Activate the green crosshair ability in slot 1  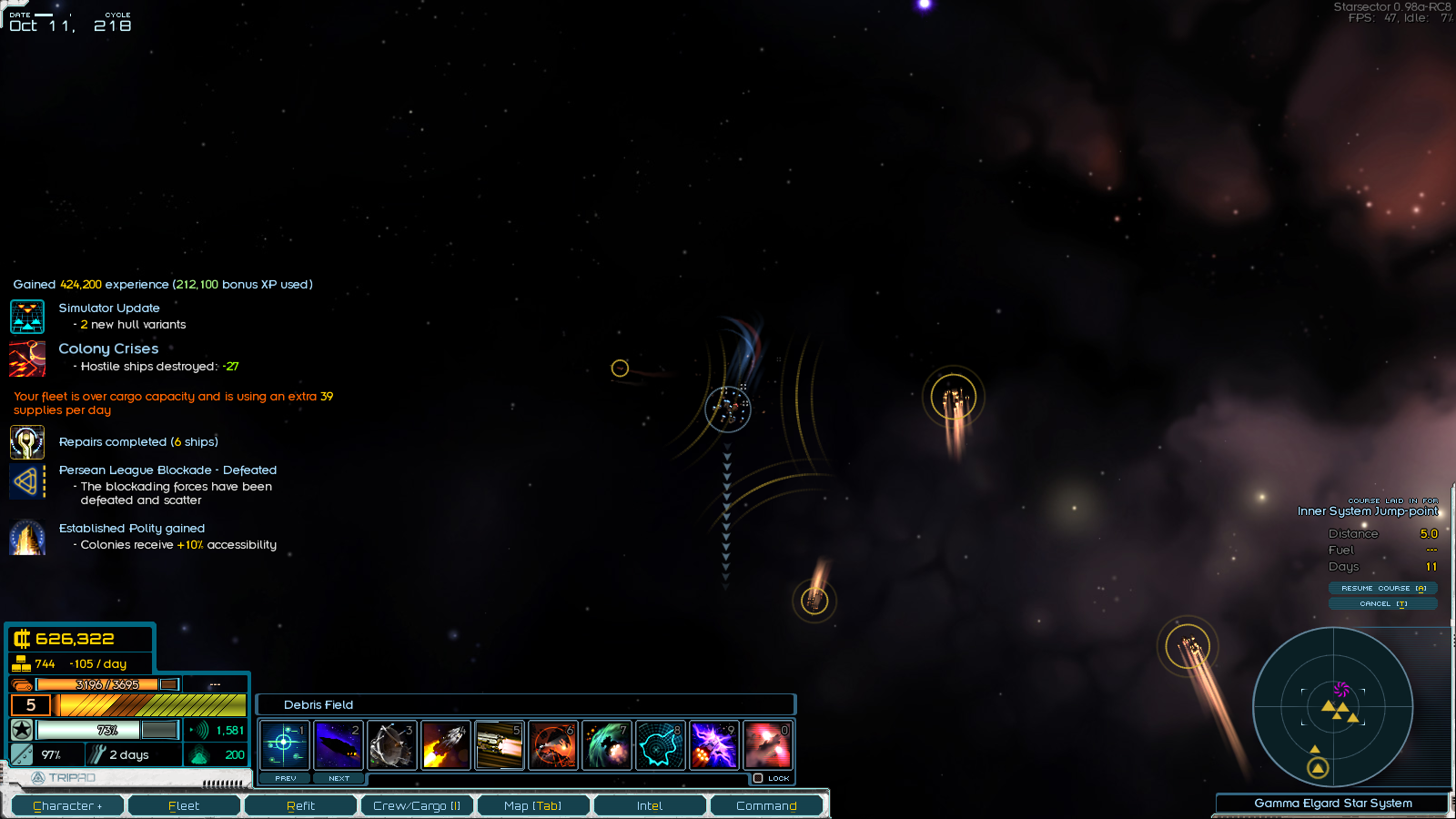point(285,745)
